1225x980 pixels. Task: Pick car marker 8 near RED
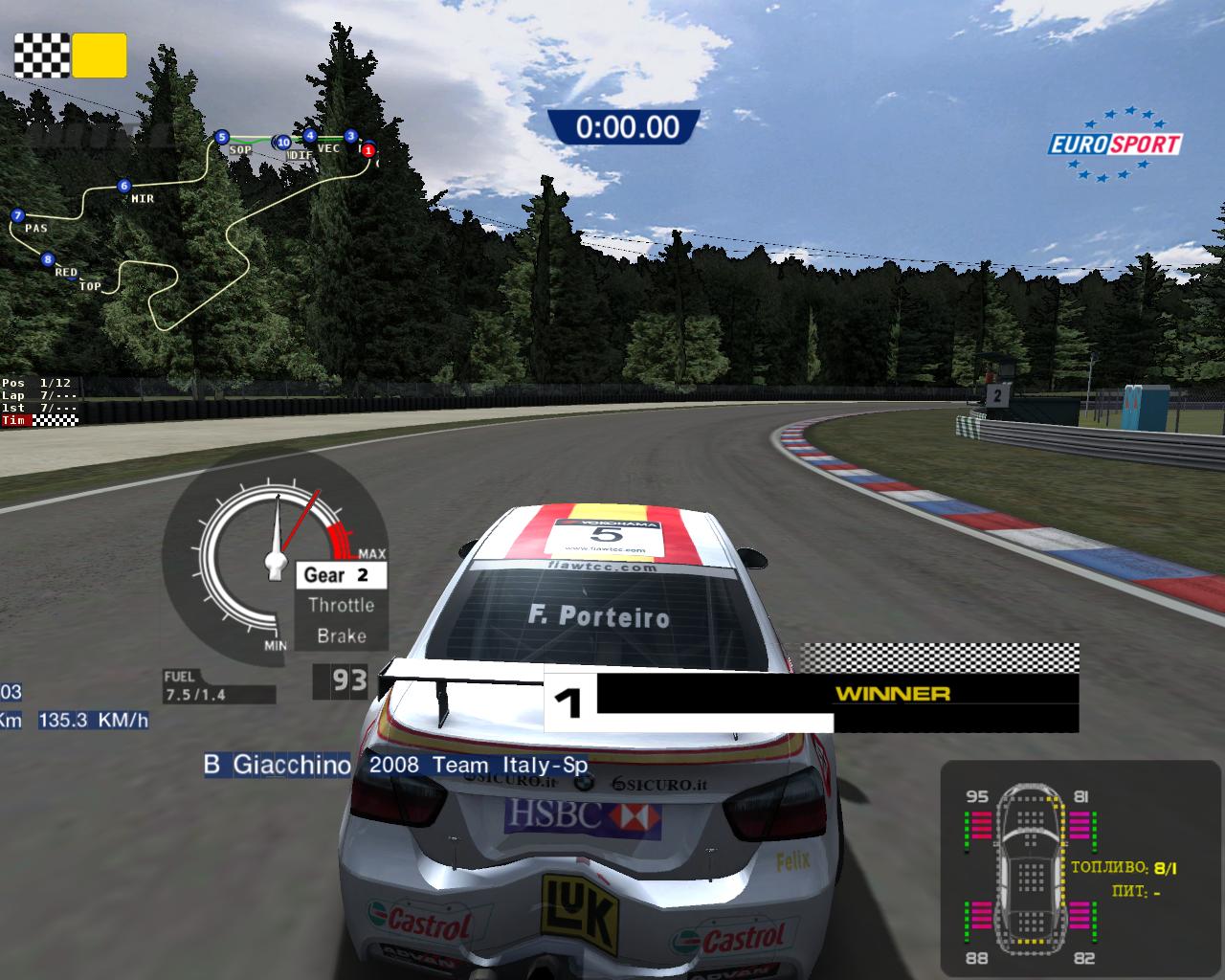point(48,259)
